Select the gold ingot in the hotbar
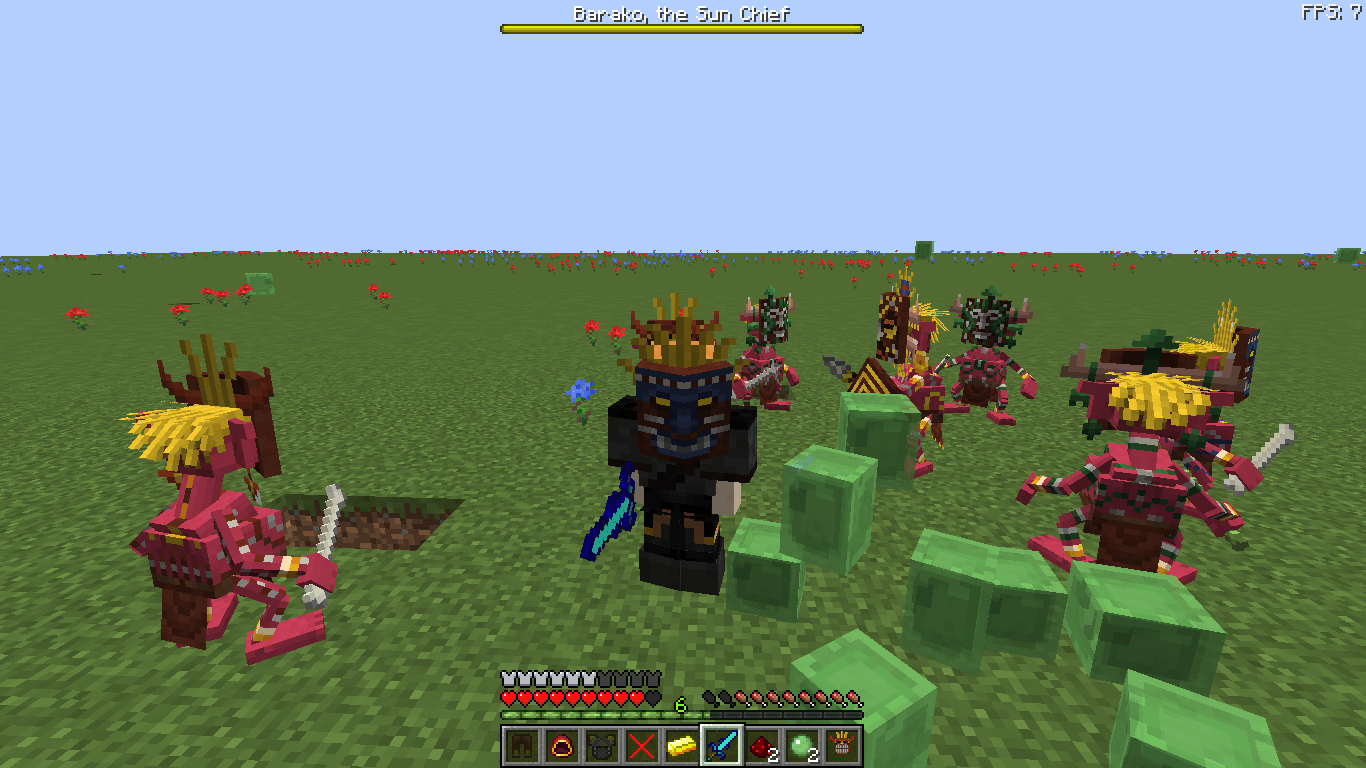Viewport: 1366px width, 768px height. coord(683,747)
